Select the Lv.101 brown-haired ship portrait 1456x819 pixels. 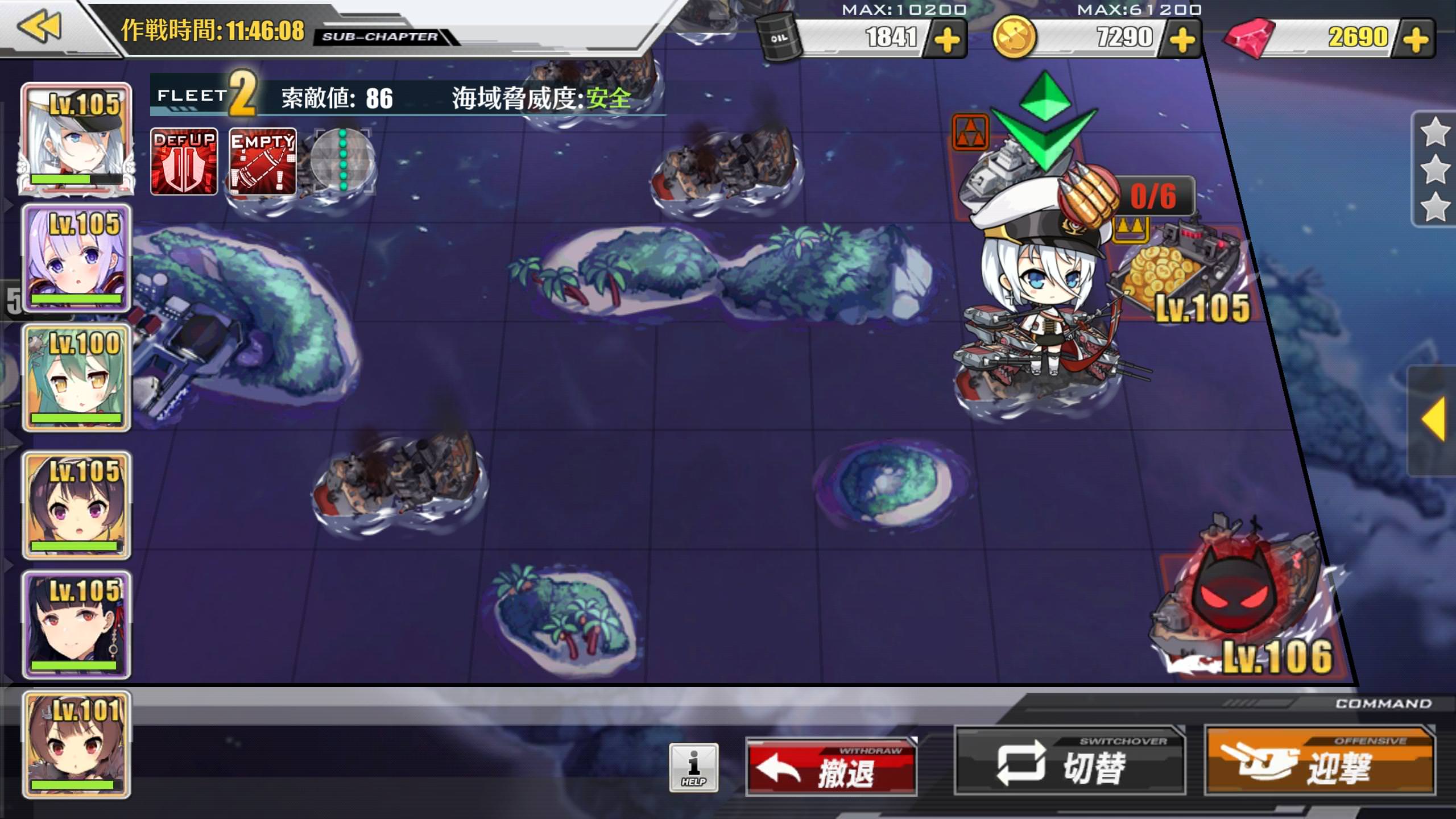76,744
